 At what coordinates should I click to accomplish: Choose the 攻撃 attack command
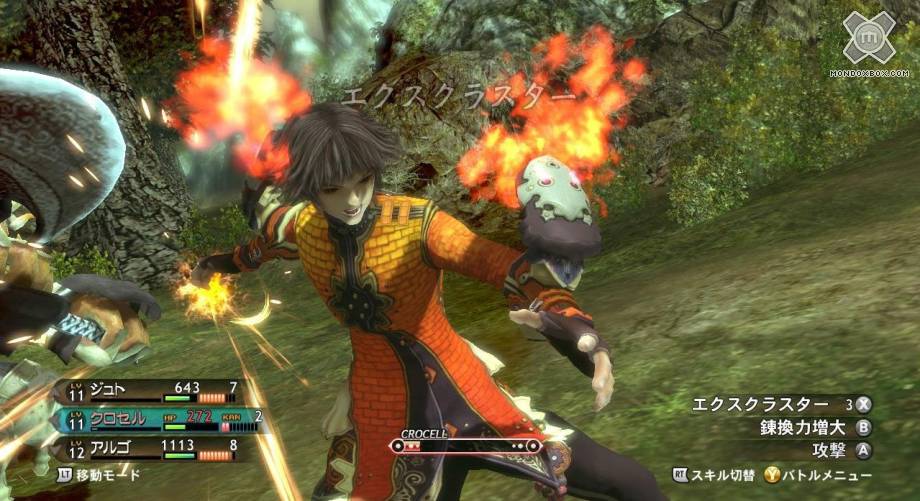(x=838, y=451)
